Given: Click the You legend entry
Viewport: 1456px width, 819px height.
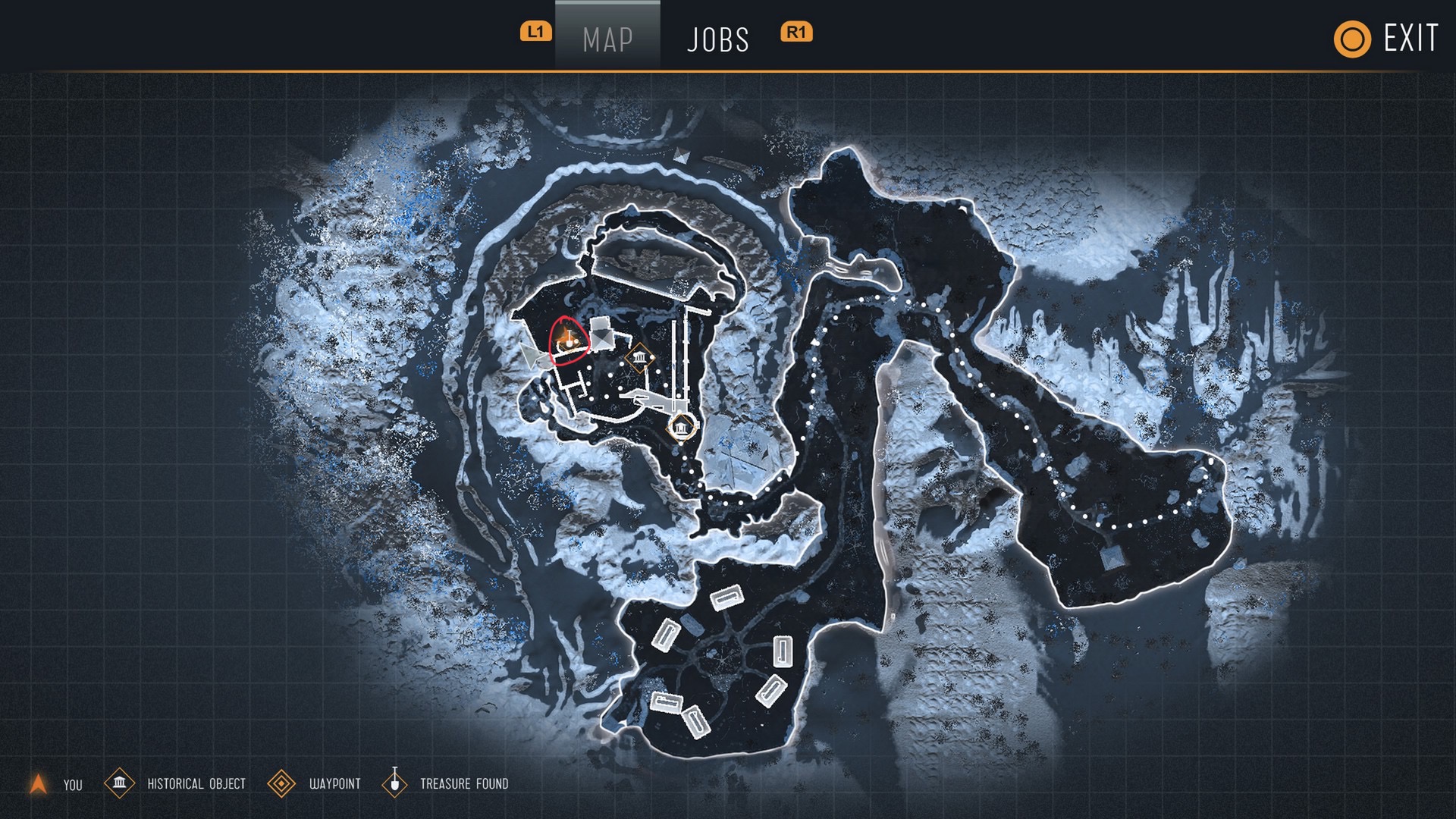Looking at the screenshot, I should (55, 784).
